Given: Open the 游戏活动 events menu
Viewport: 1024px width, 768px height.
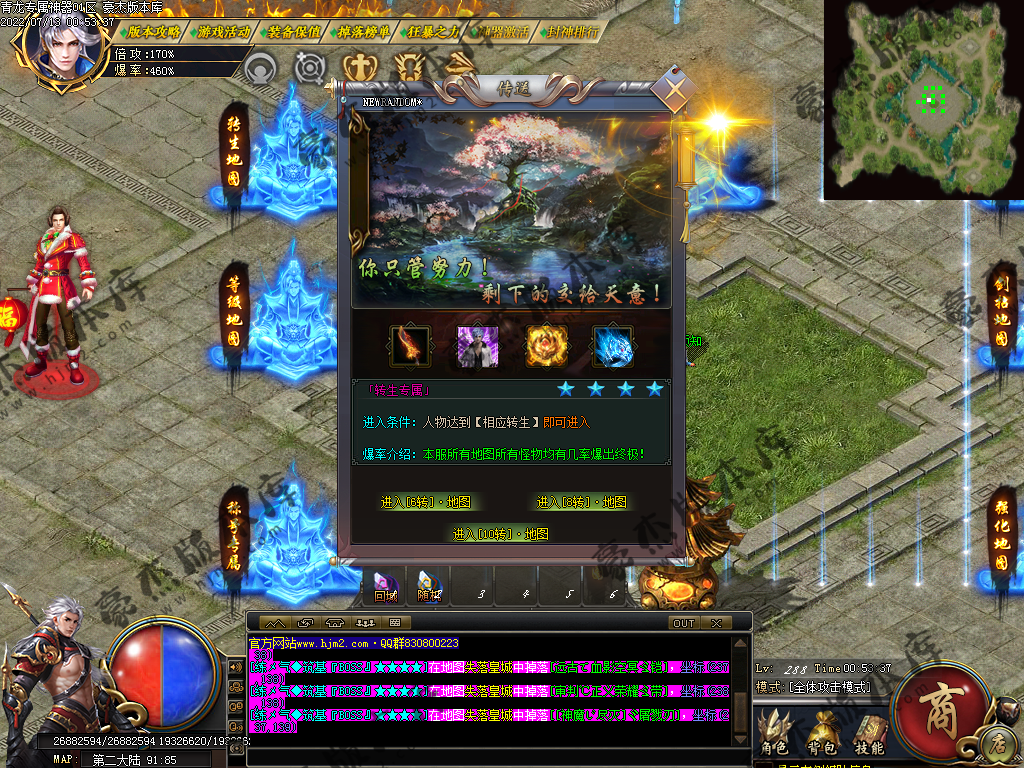Looking at the screenshot, I should pos(224,31).
